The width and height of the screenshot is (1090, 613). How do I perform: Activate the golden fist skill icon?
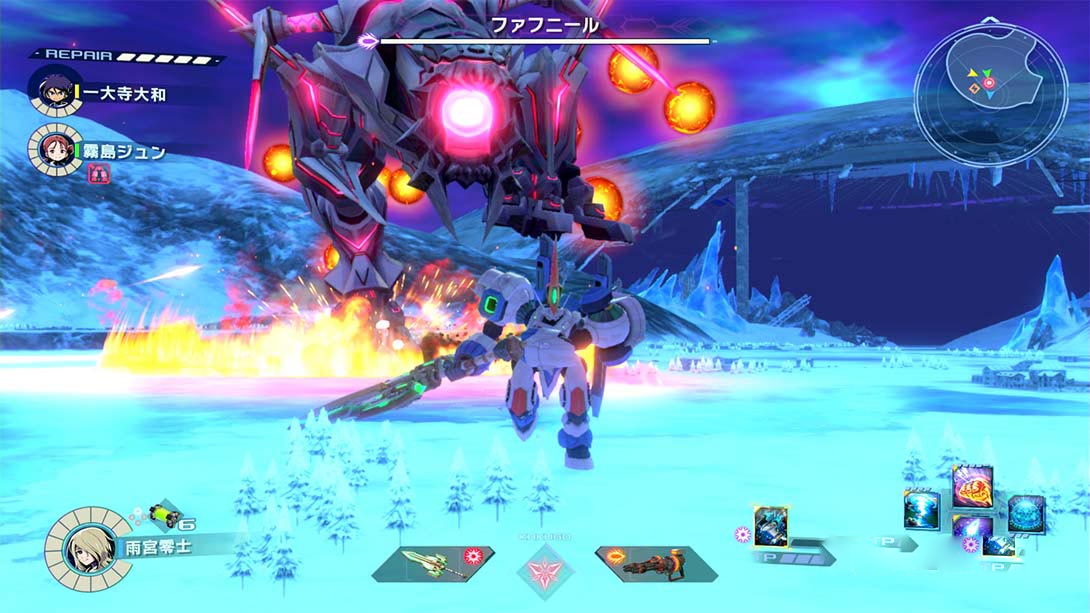pyautogui.click(x=972, y=486)
